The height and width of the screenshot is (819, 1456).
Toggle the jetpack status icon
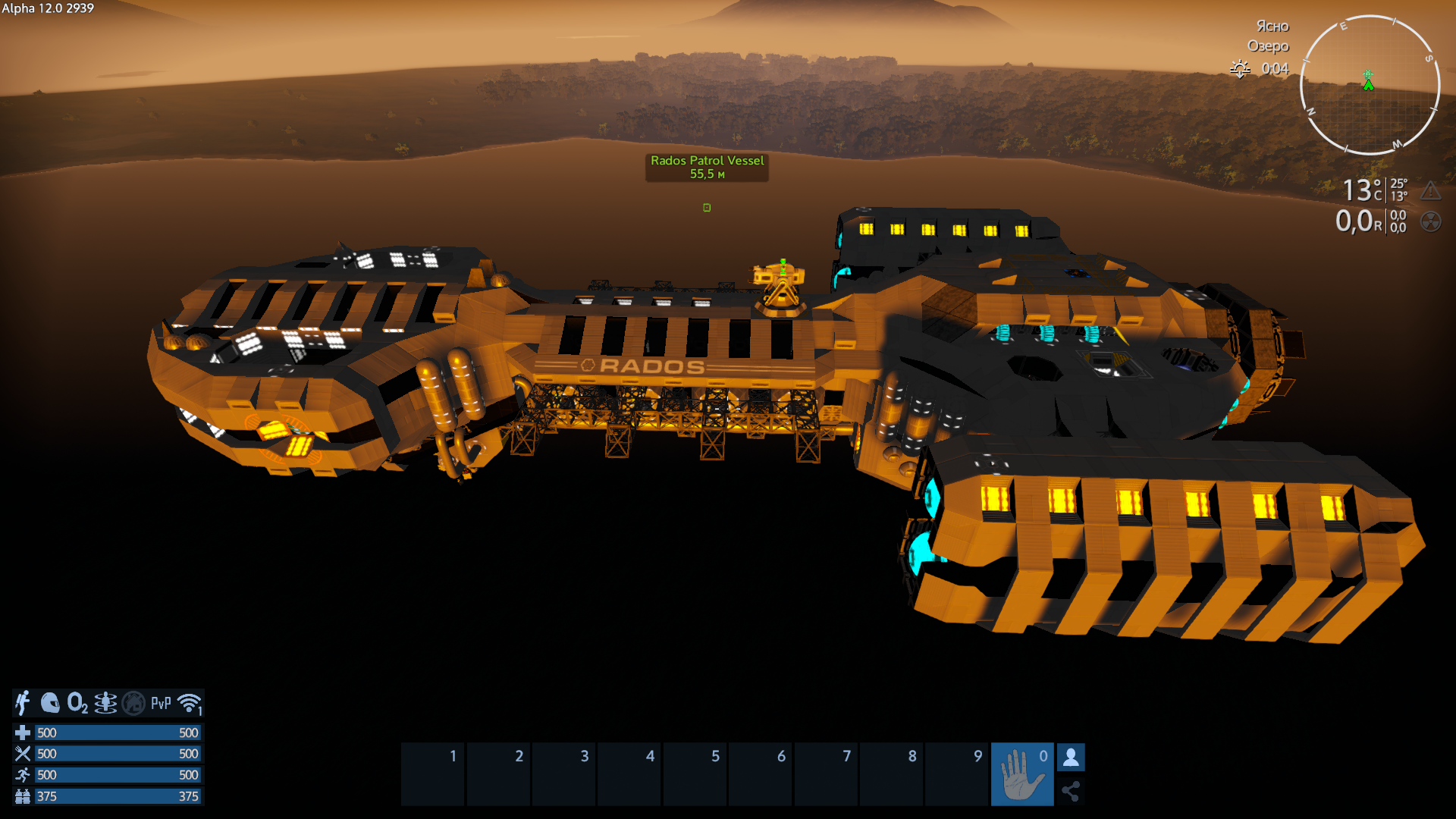(24, 703)
